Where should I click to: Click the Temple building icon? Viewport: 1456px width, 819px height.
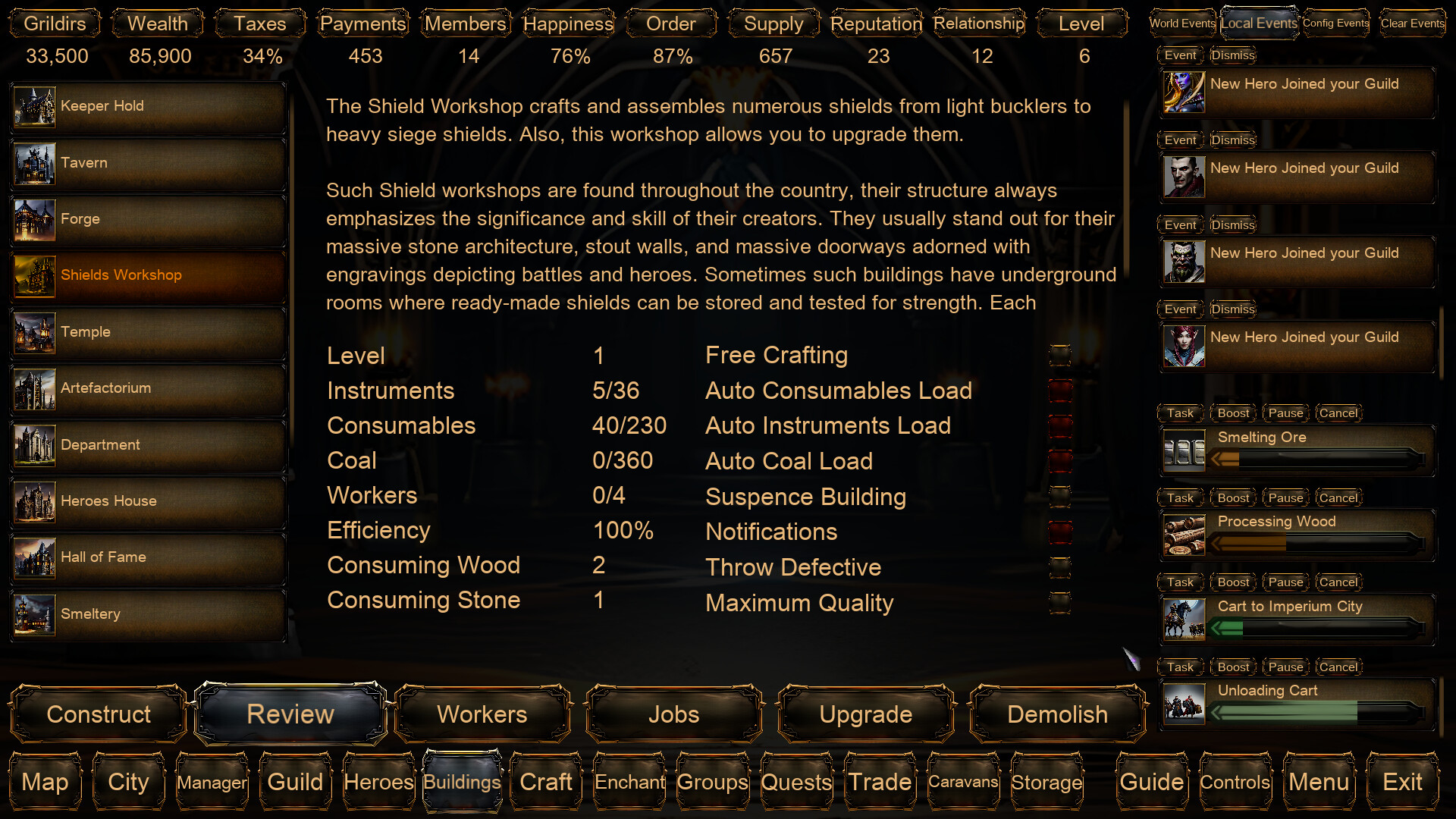point(33,333)
